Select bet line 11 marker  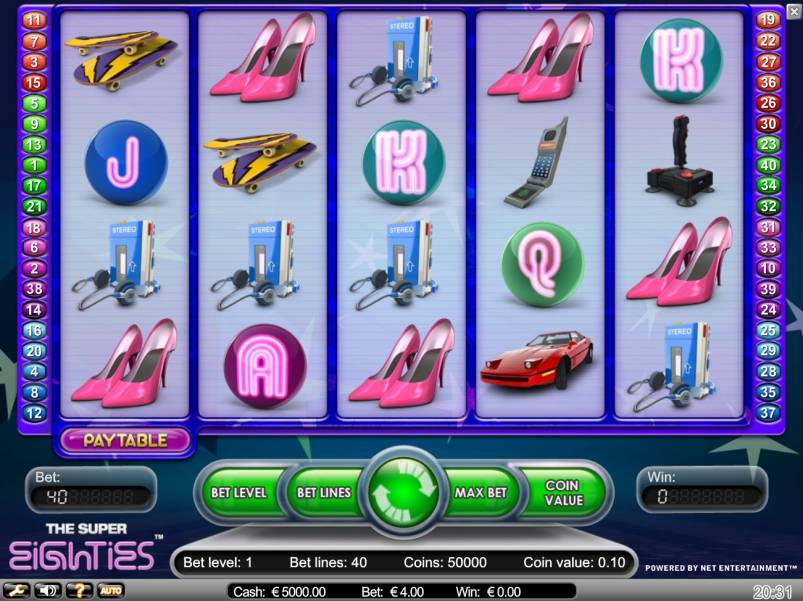[34, 20]
